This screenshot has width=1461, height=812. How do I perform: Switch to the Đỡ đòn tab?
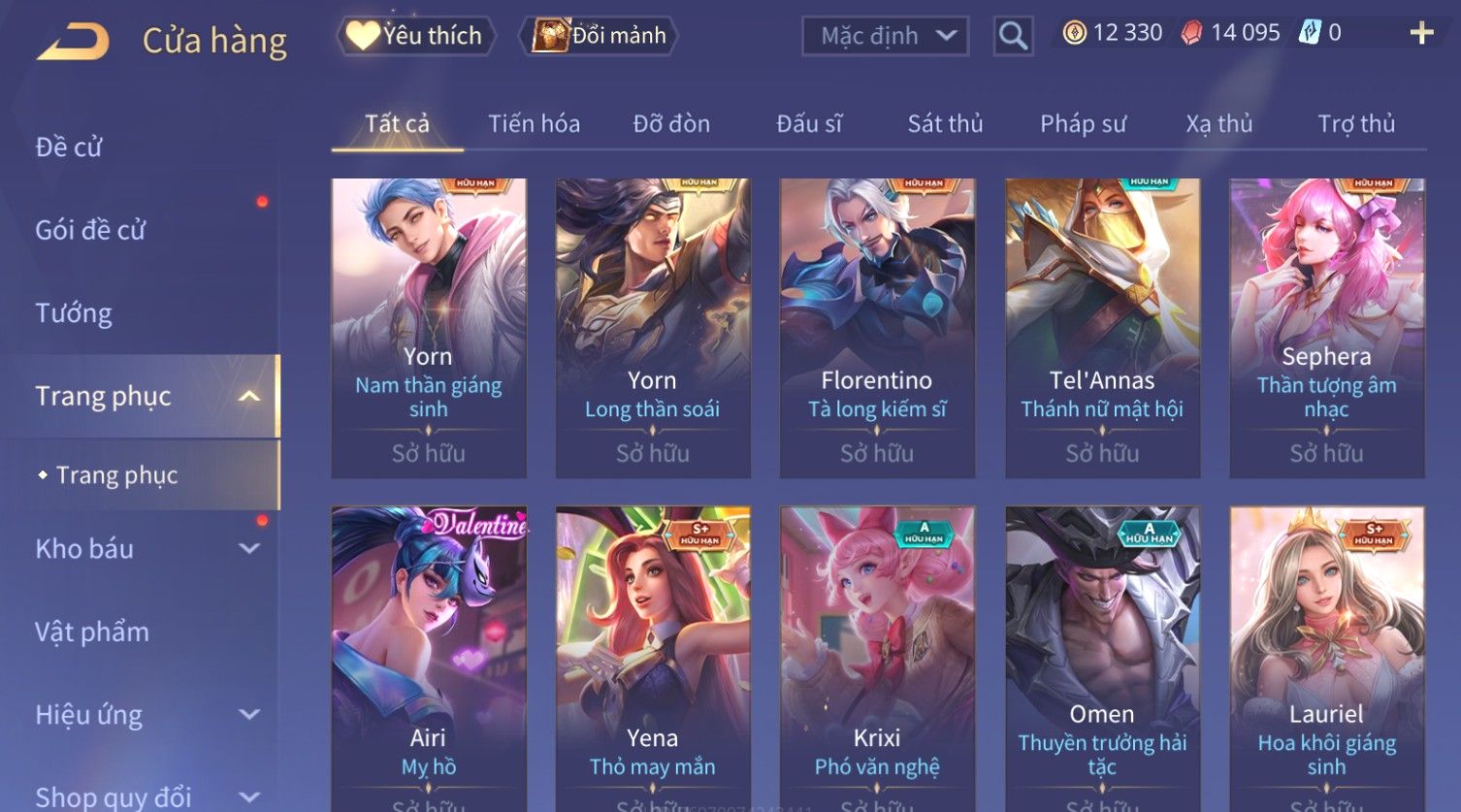tap(671, 123)
